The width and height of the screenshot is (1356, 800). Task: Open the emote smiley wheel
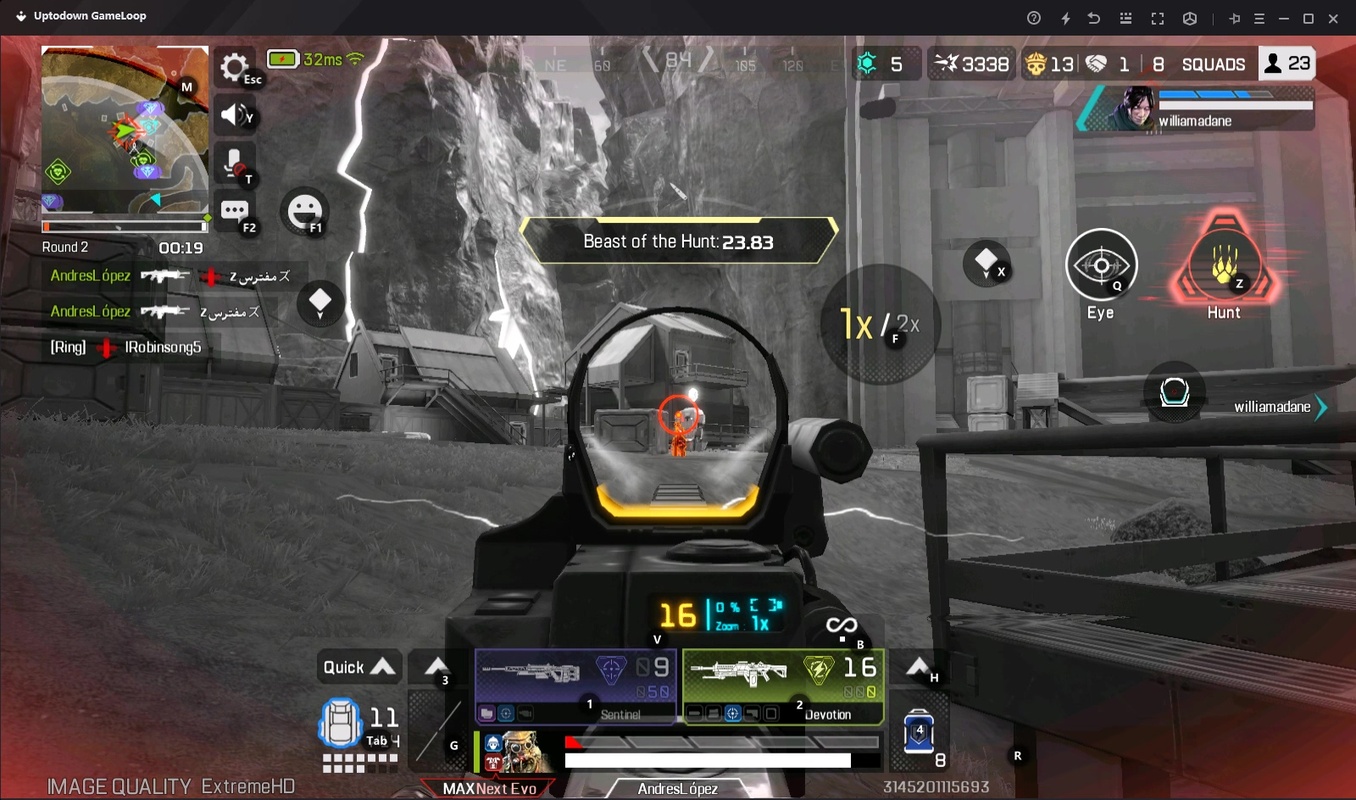303,211
